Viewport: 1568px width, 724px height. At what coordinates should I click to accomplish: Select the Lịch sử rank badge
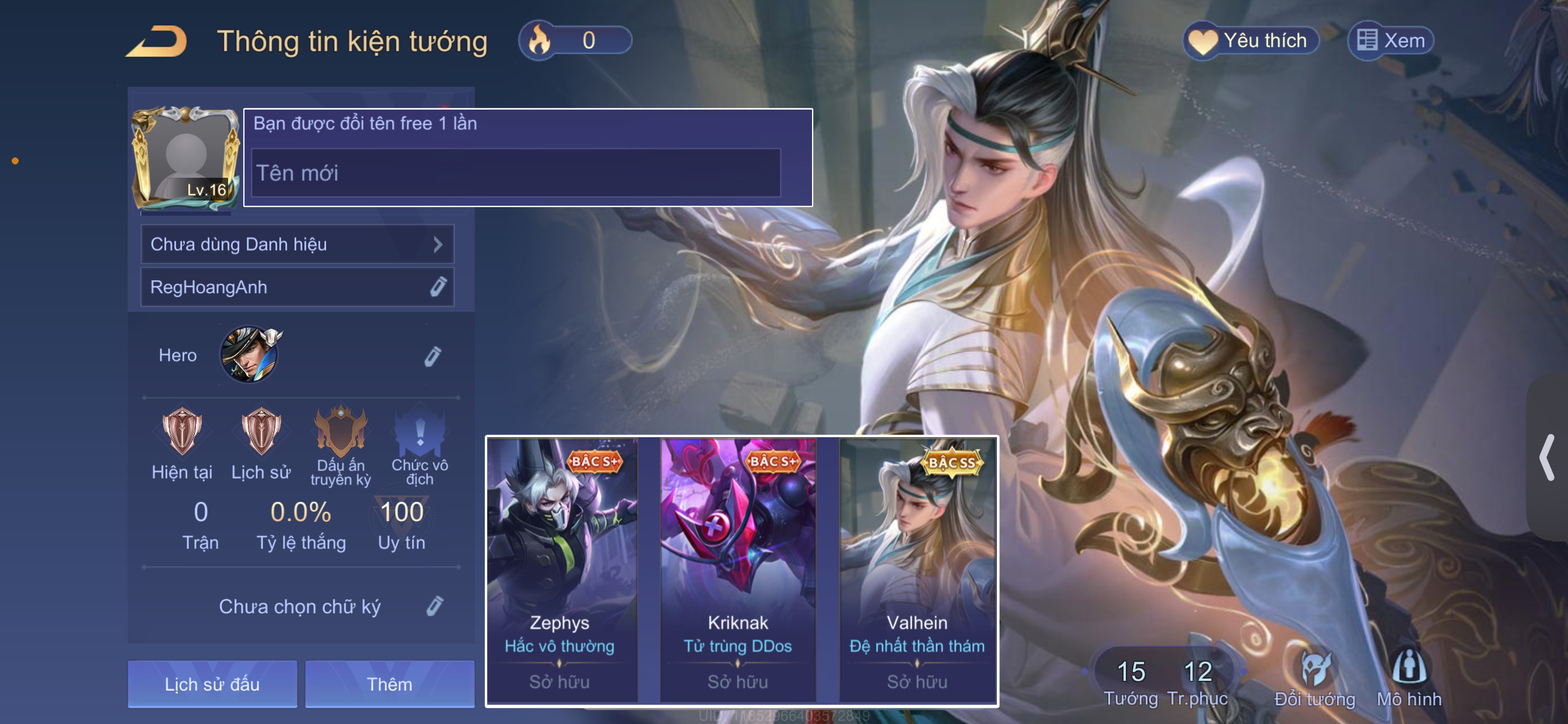coord(261,432)
